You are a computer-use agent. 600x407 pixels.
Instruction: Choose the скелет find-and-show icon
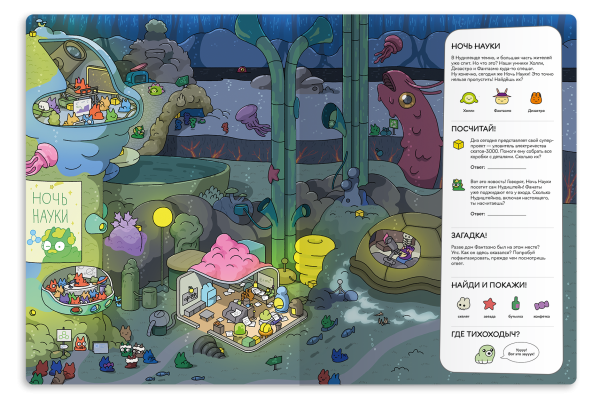point(463,304)
